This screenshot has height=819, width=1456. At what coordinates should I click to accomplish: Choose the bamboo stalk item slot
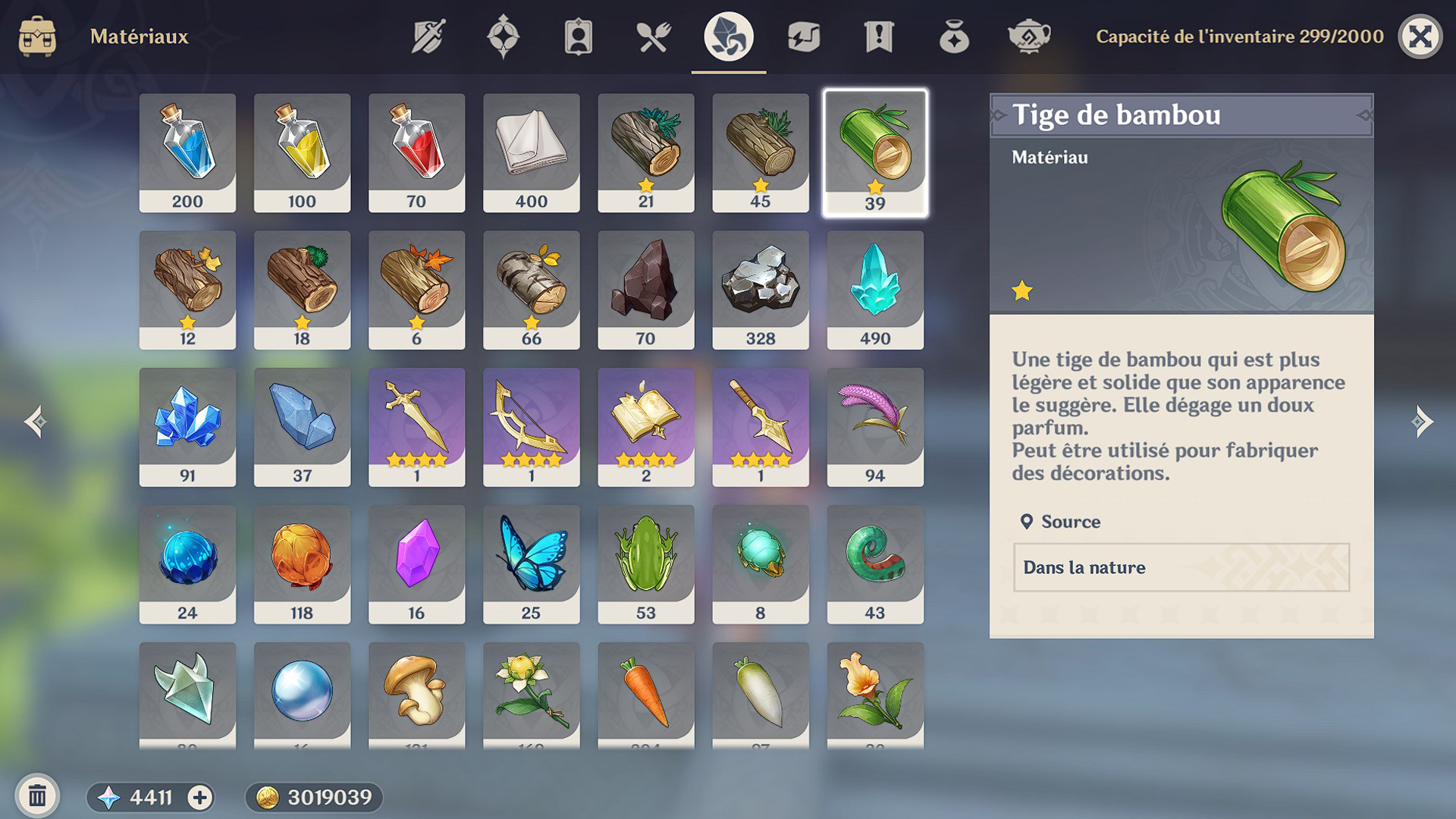pyautogui.click(x=875, y=152)
